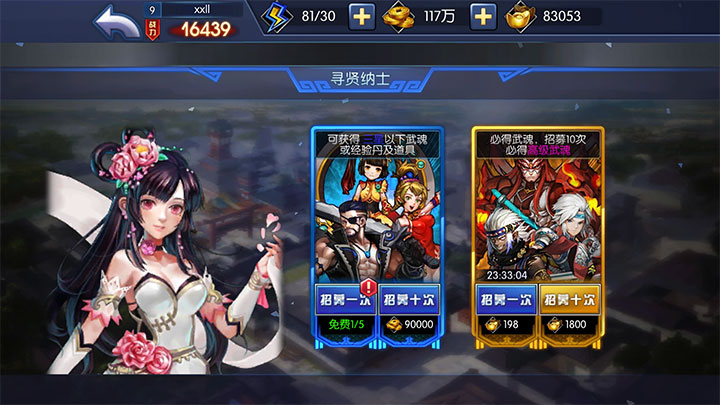Open the gold premium recruitment card artwork
720x405 pixels.
[x=537, y=217]
